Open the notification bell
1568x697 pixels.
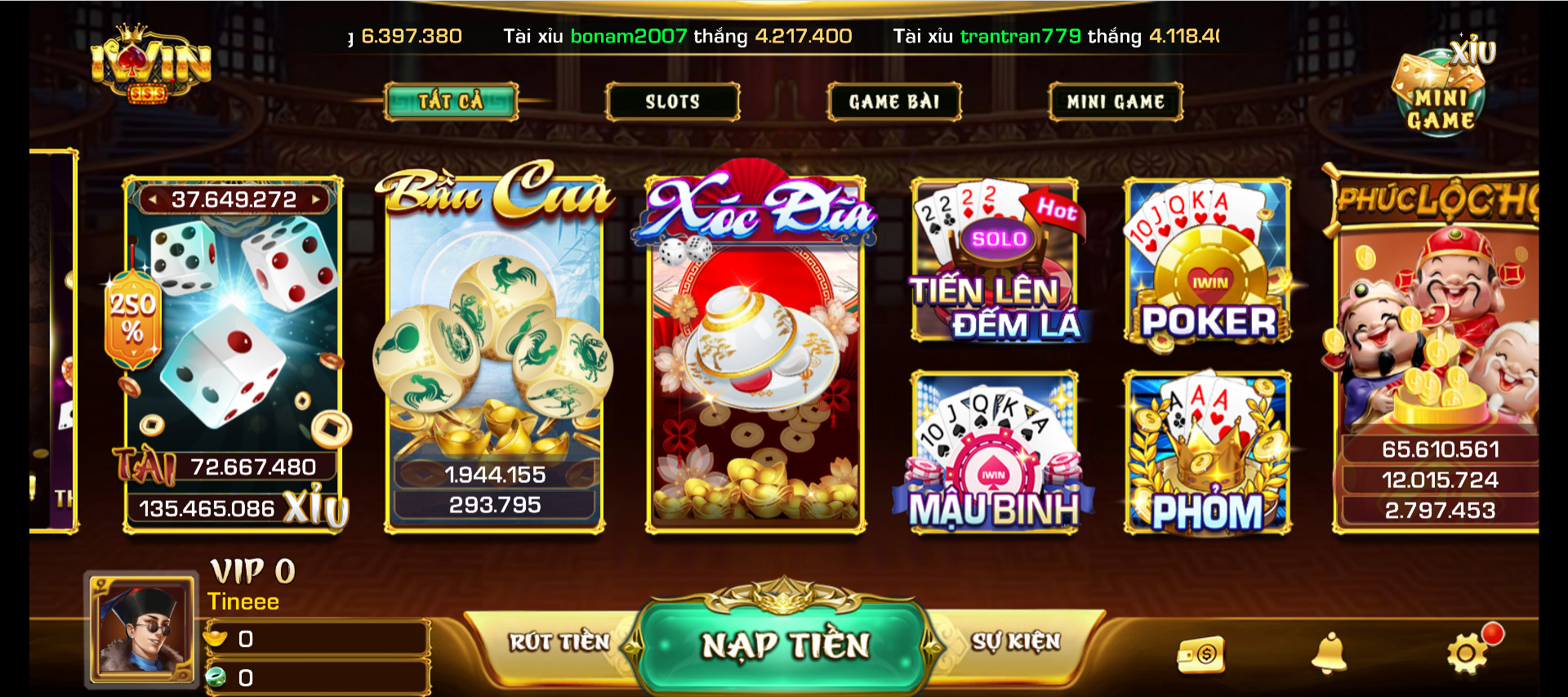tap(1329, 654)
